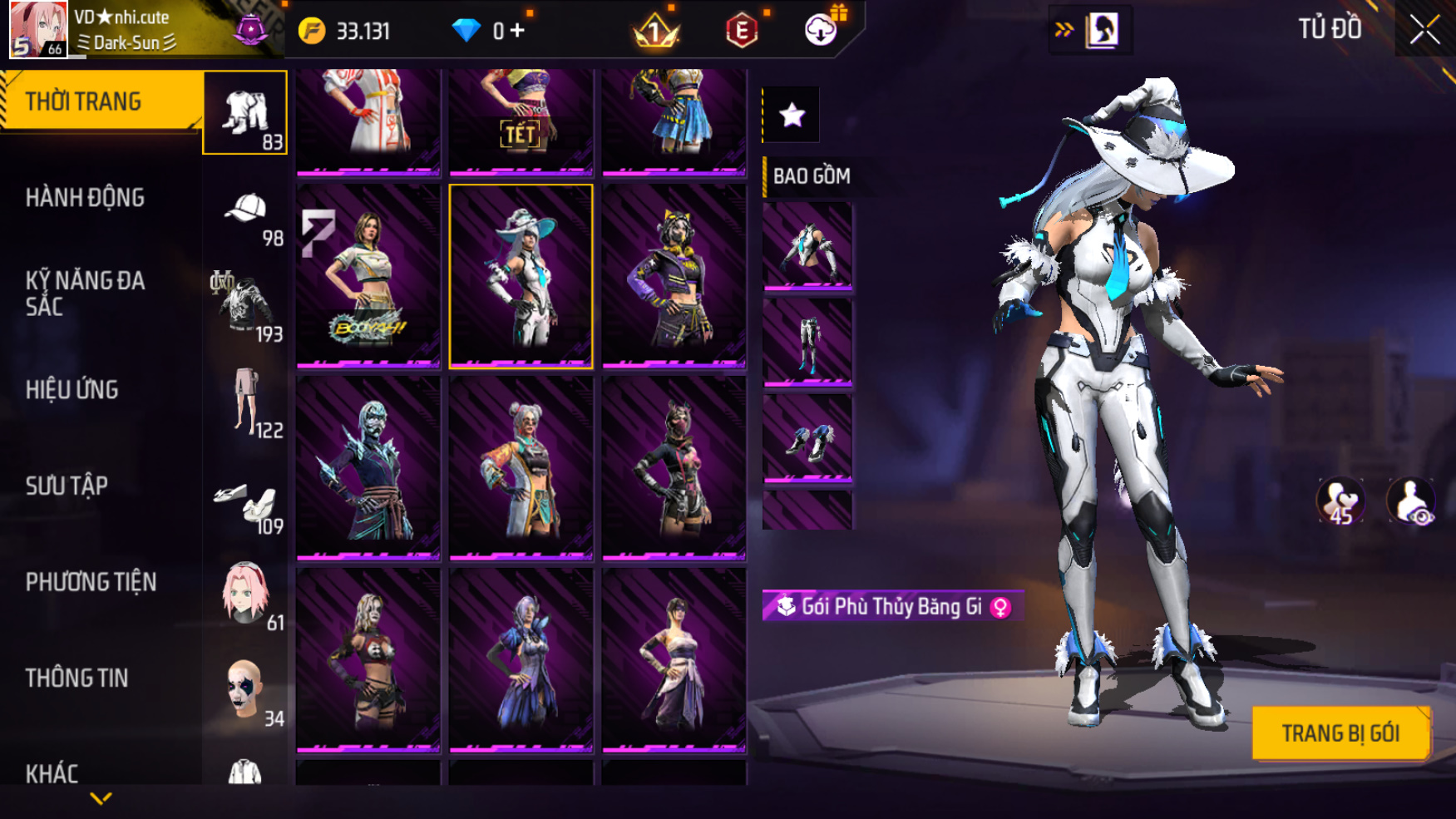The image size is (1456, 819).
Task: Add diamonds with the plus button
Action: coord(517,31)
